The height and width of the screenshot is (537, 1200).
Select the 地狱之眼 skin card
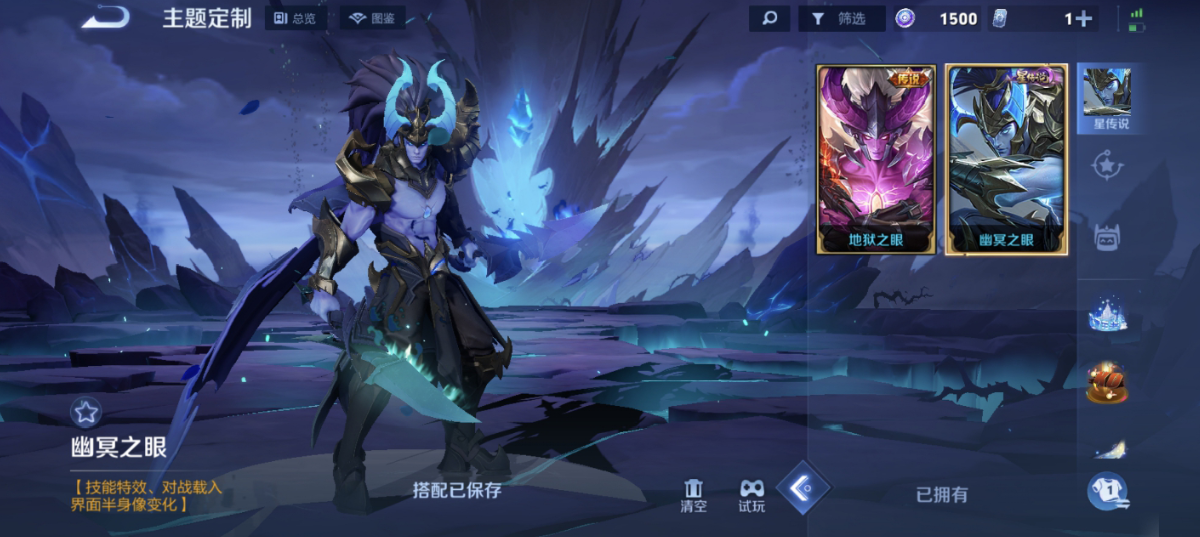pyautogui.click(x=876, y=159)
